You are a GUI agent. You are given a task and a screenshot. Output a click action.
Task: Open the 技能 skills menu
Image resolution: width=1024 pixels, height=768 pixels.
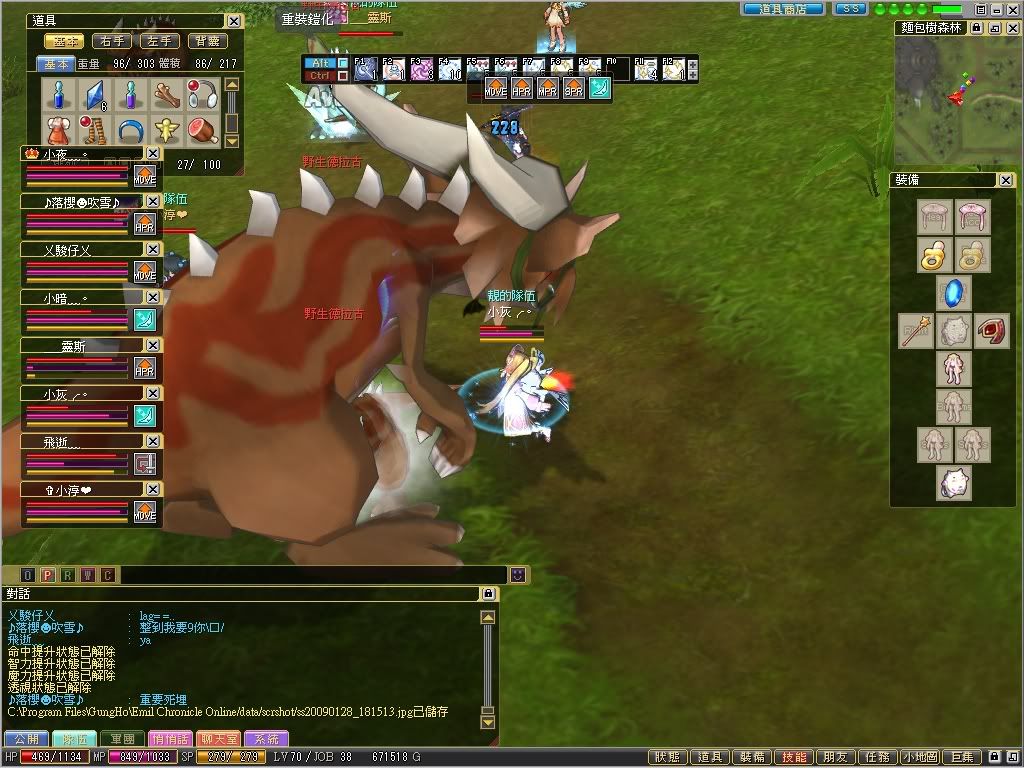click(x=795, y=758)
